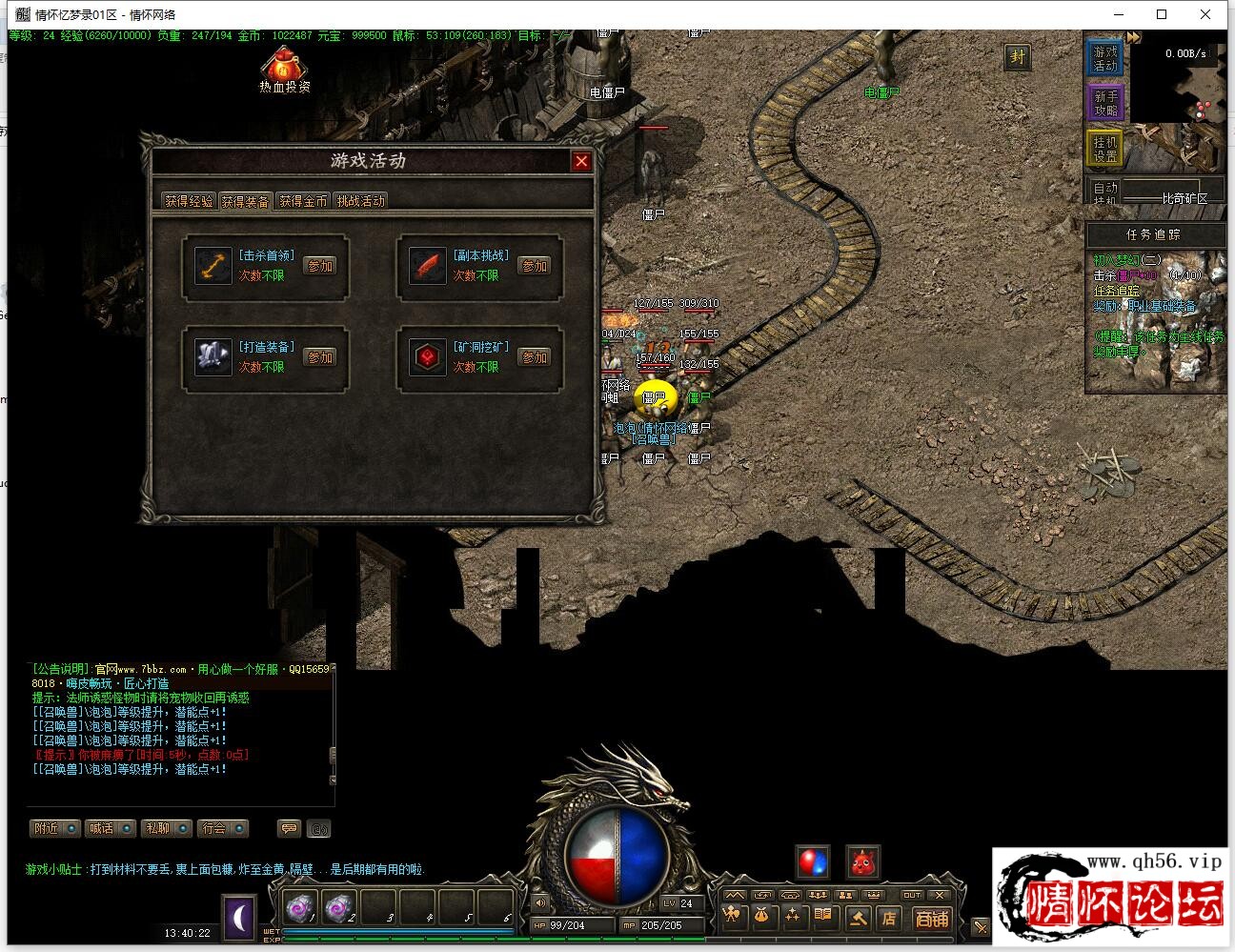Click 参加 for 打造装备
Screen dimensions: 1235x952
[320, 357]
